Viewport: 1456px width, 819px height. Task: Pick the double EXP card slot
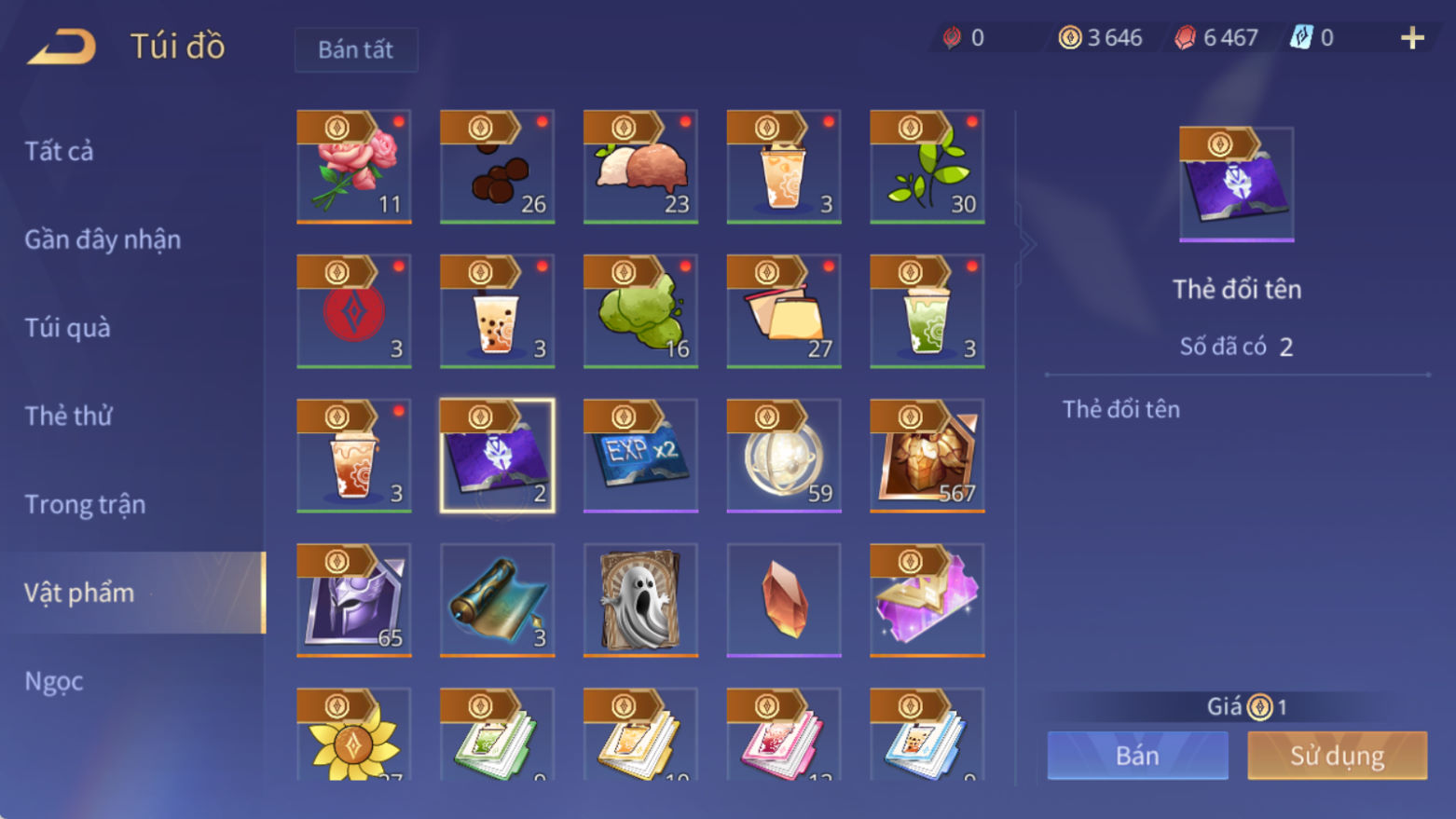click(640, 456)
